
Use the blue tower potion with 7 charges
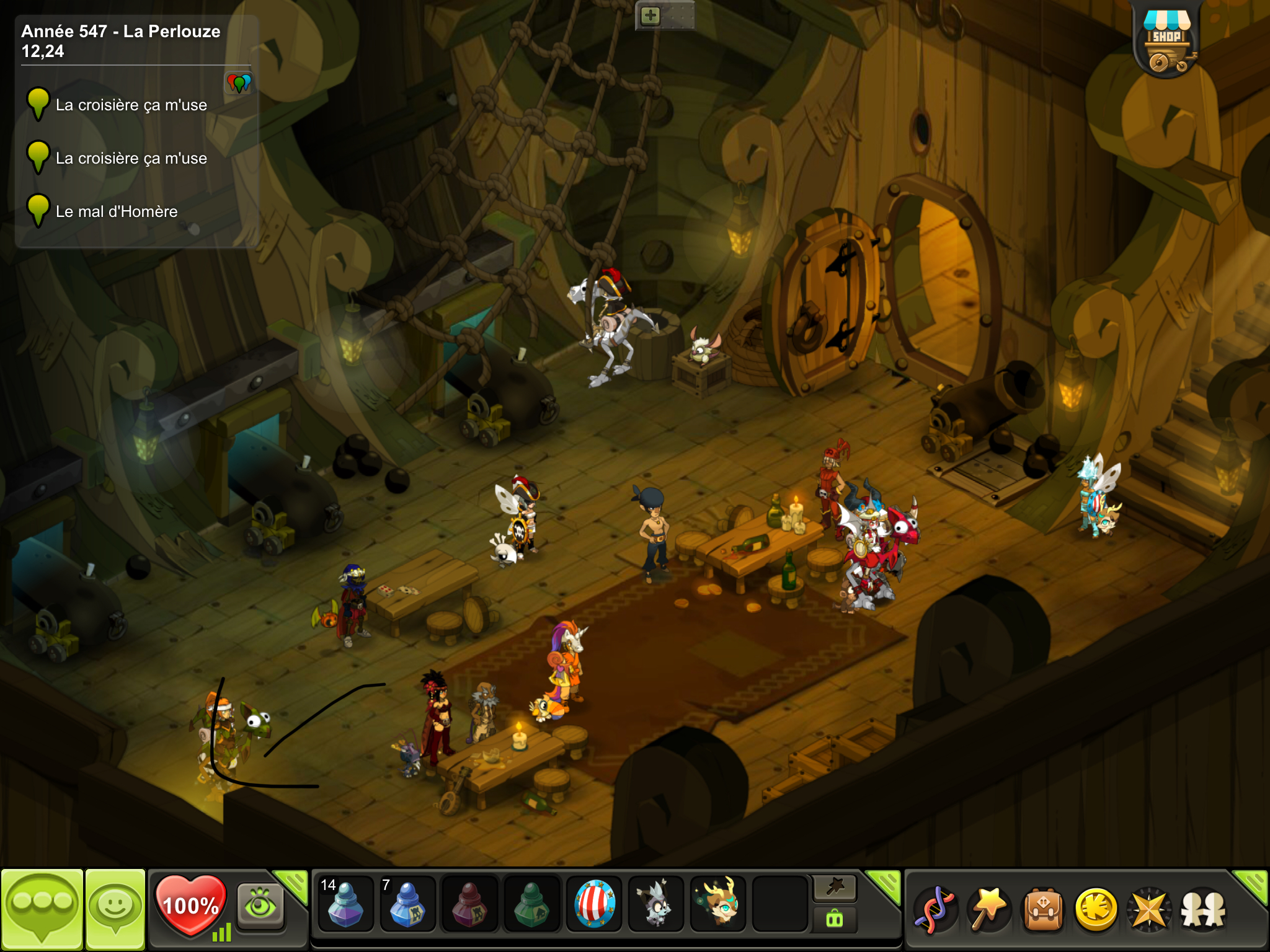click(x=407, y=905)
